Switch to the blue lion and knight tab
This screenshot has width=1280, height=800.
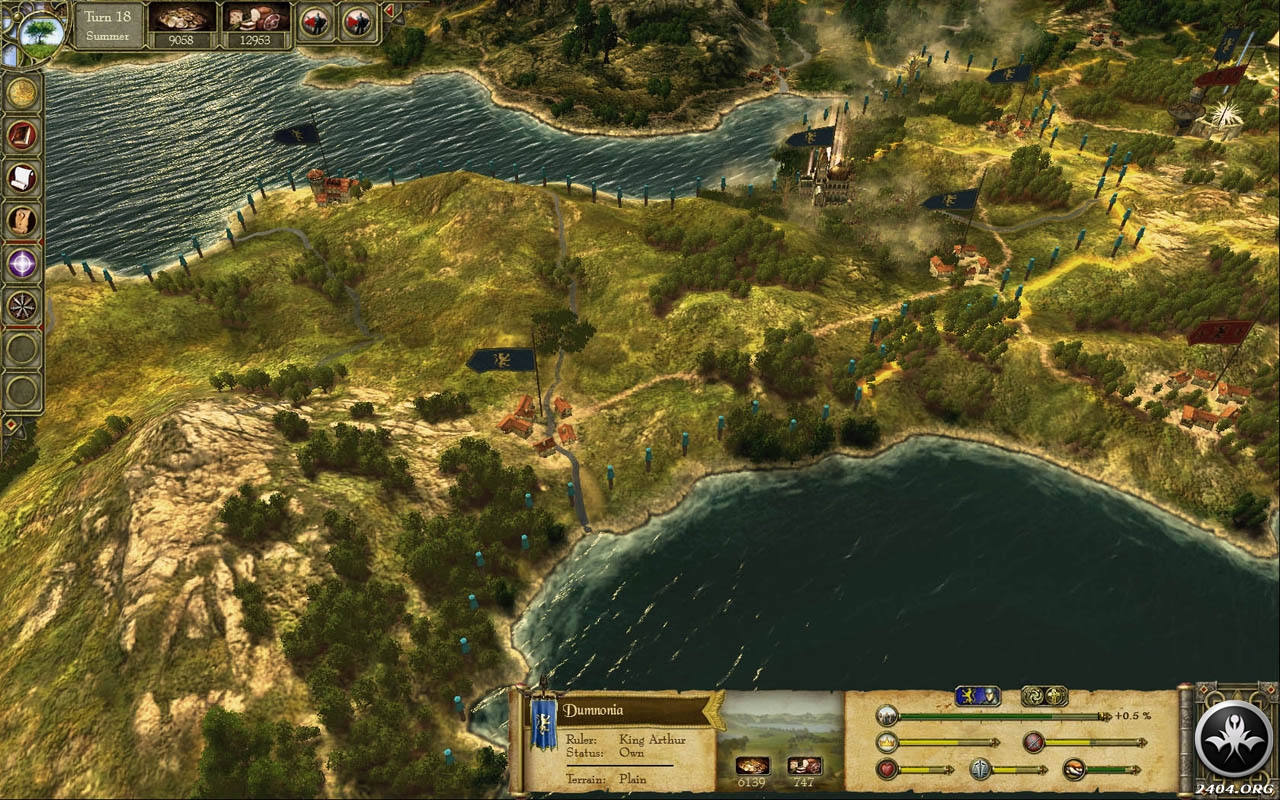click(x=977, y=696)
